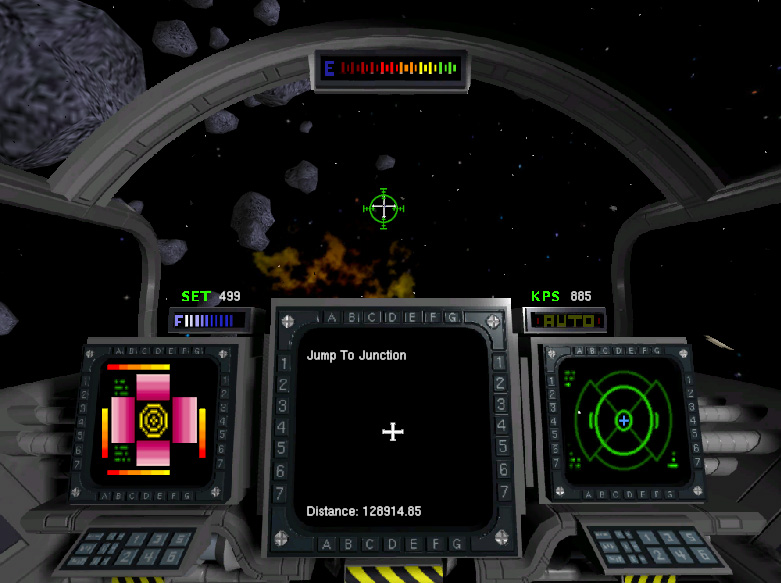Select the pink shield and armor status display
This screenshot has height=583, width=781.
(155, 421)
